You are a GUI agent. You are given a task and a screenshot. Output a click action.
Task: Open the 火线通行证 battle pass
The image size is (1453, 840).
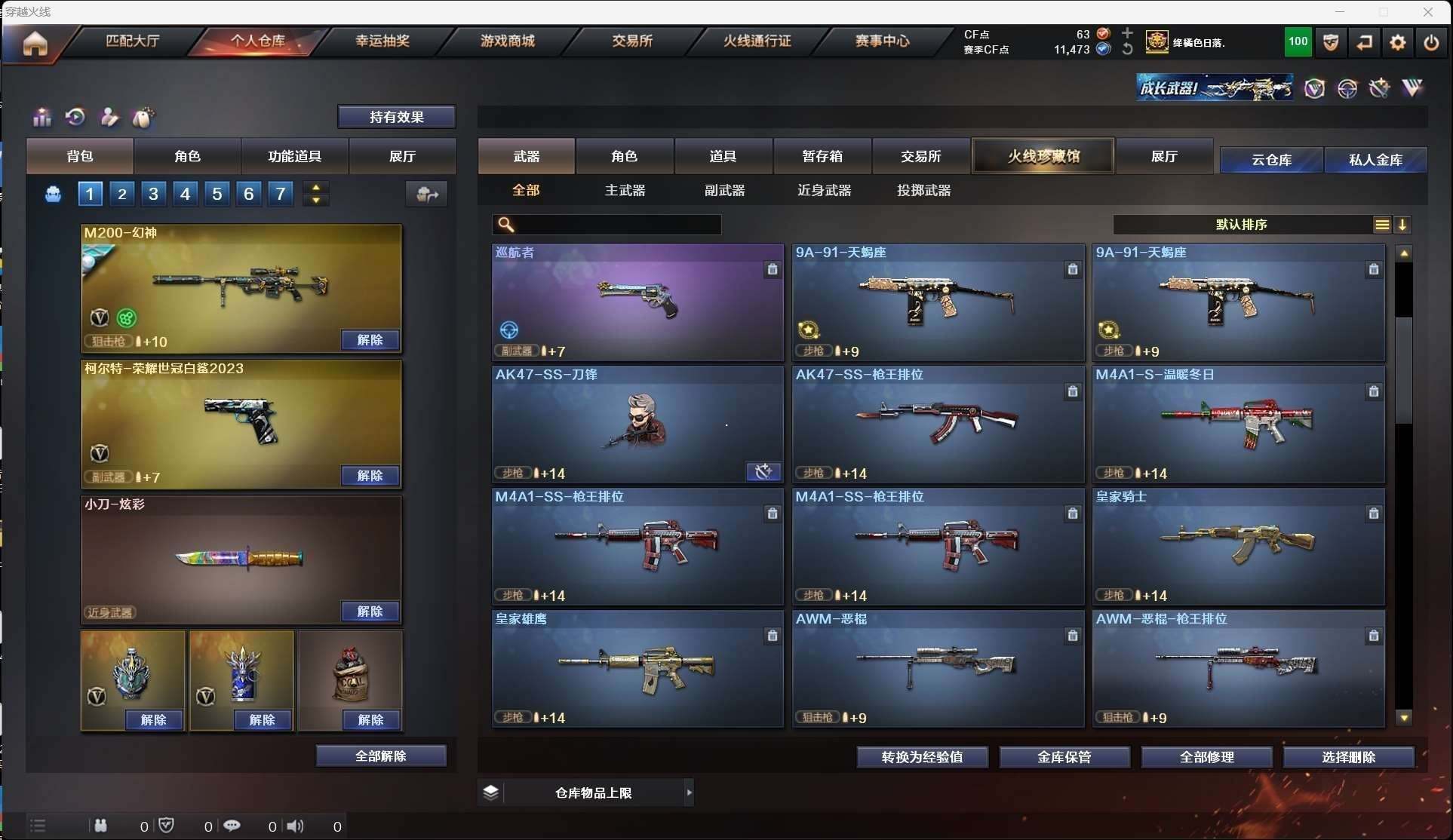(x=757, y=41)
